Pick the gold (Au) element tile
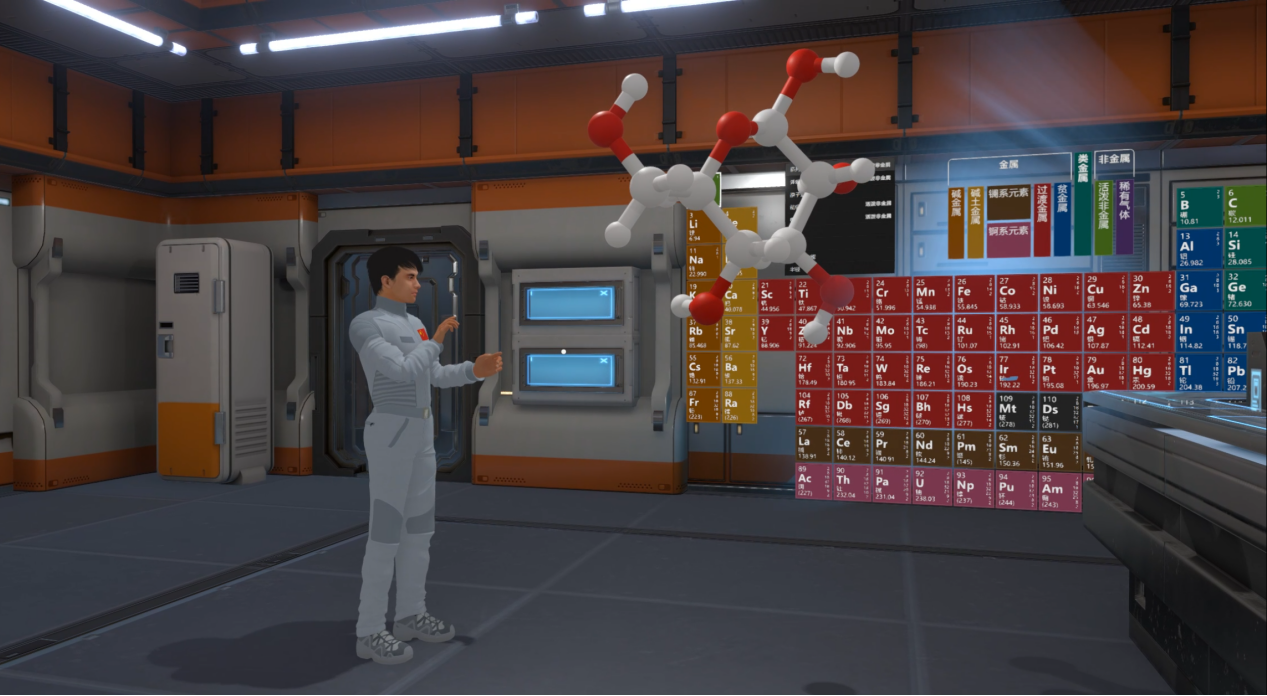 coord(1099,372)
